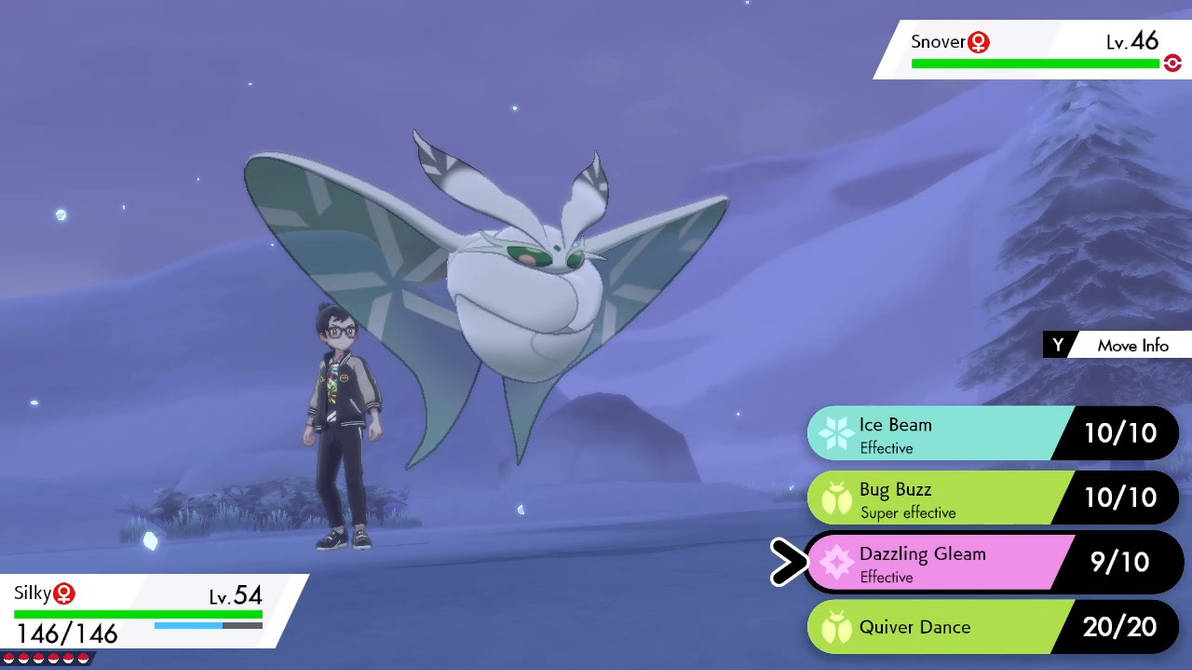Select the Ice Beam move
Screen dimensions: 1192x670
click(x=940, y=434)
